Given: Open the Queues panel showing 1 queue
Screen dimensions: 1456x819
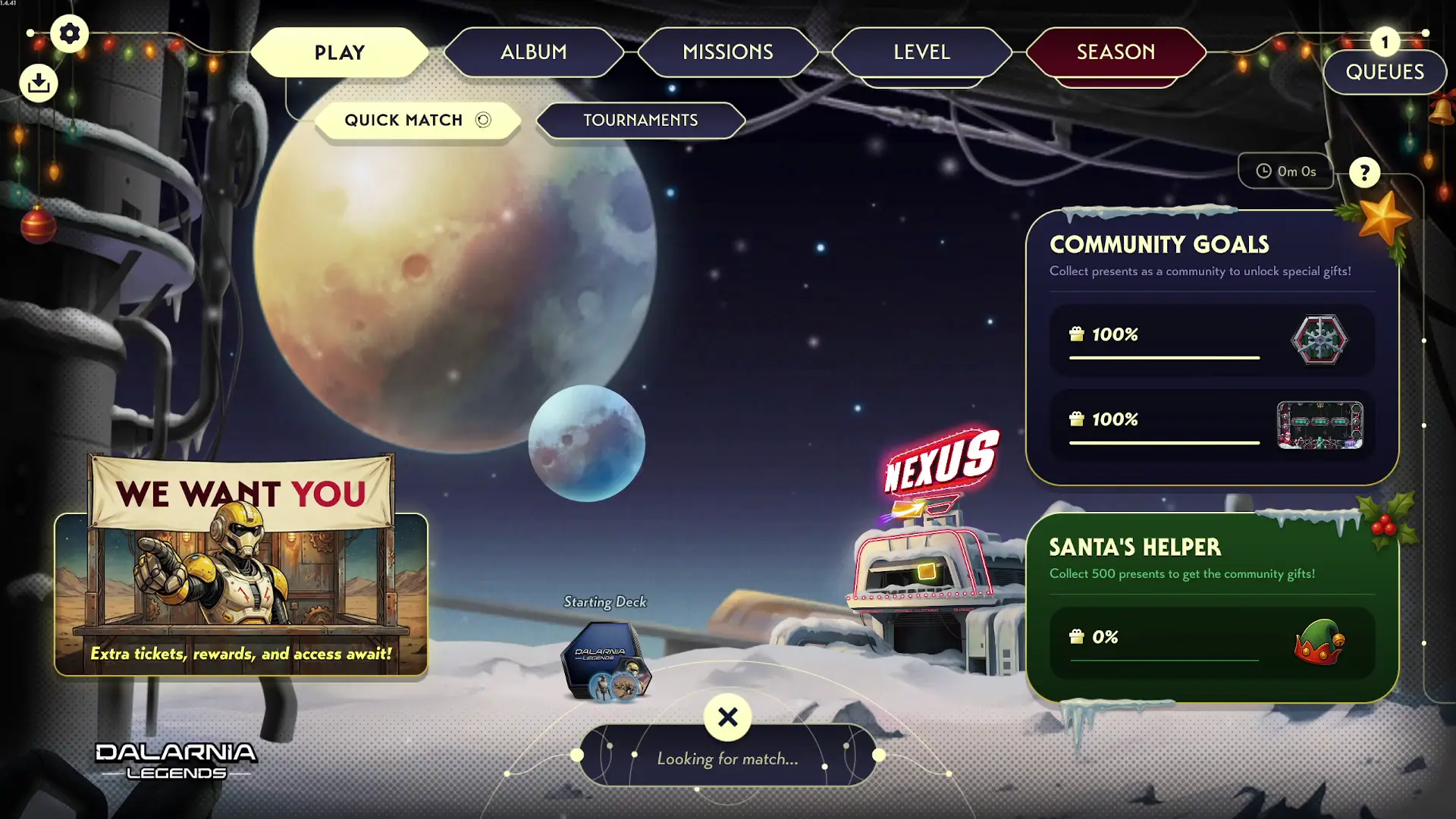Looking at the screenshot, I should [x=1385, y=72].
